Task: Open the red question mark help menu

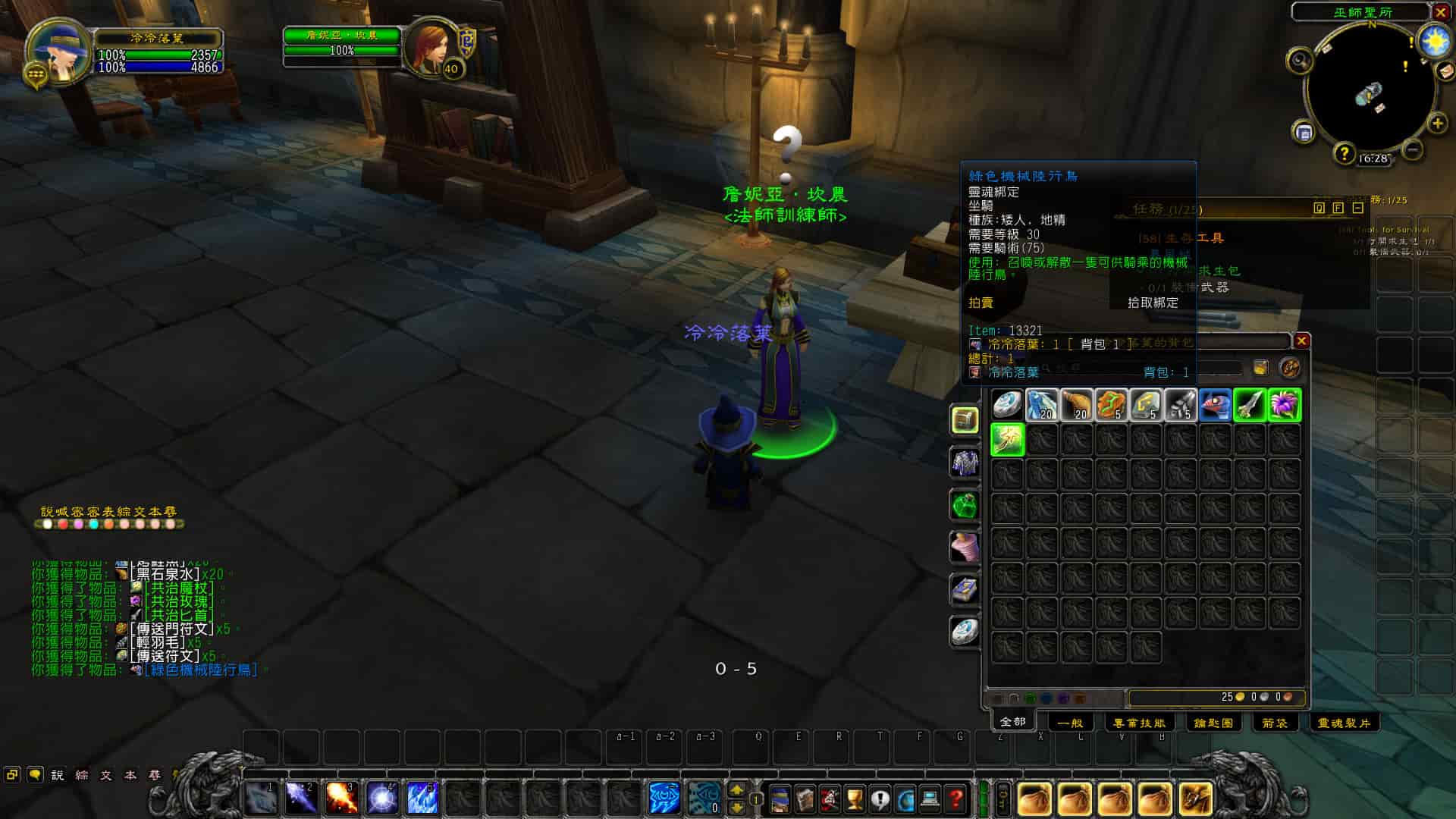Action: (x=955, y=799)
